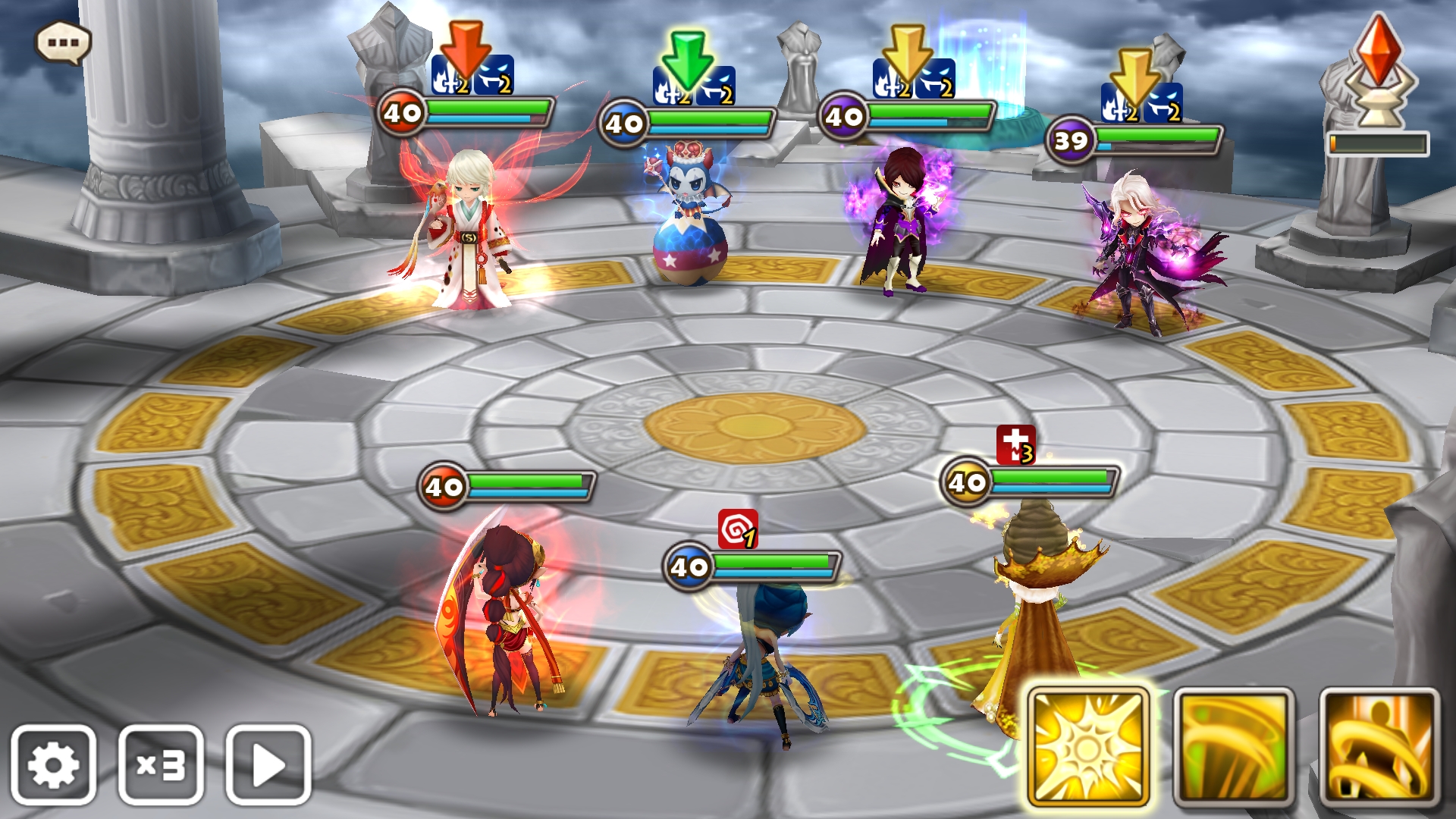The width and height of the screenshot is (1456, 819).
Task: Open the gear settings menu
Action: (x=53, y=764)
